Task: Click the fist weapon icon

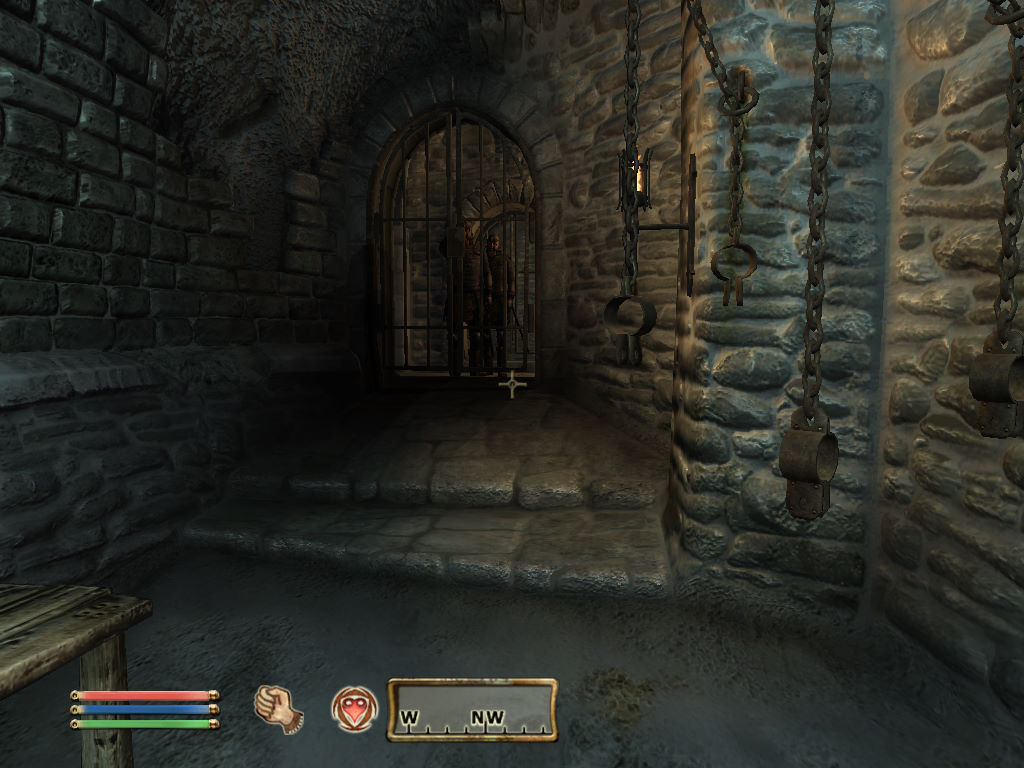Action: pyautogui.click(x=278, y=708)
